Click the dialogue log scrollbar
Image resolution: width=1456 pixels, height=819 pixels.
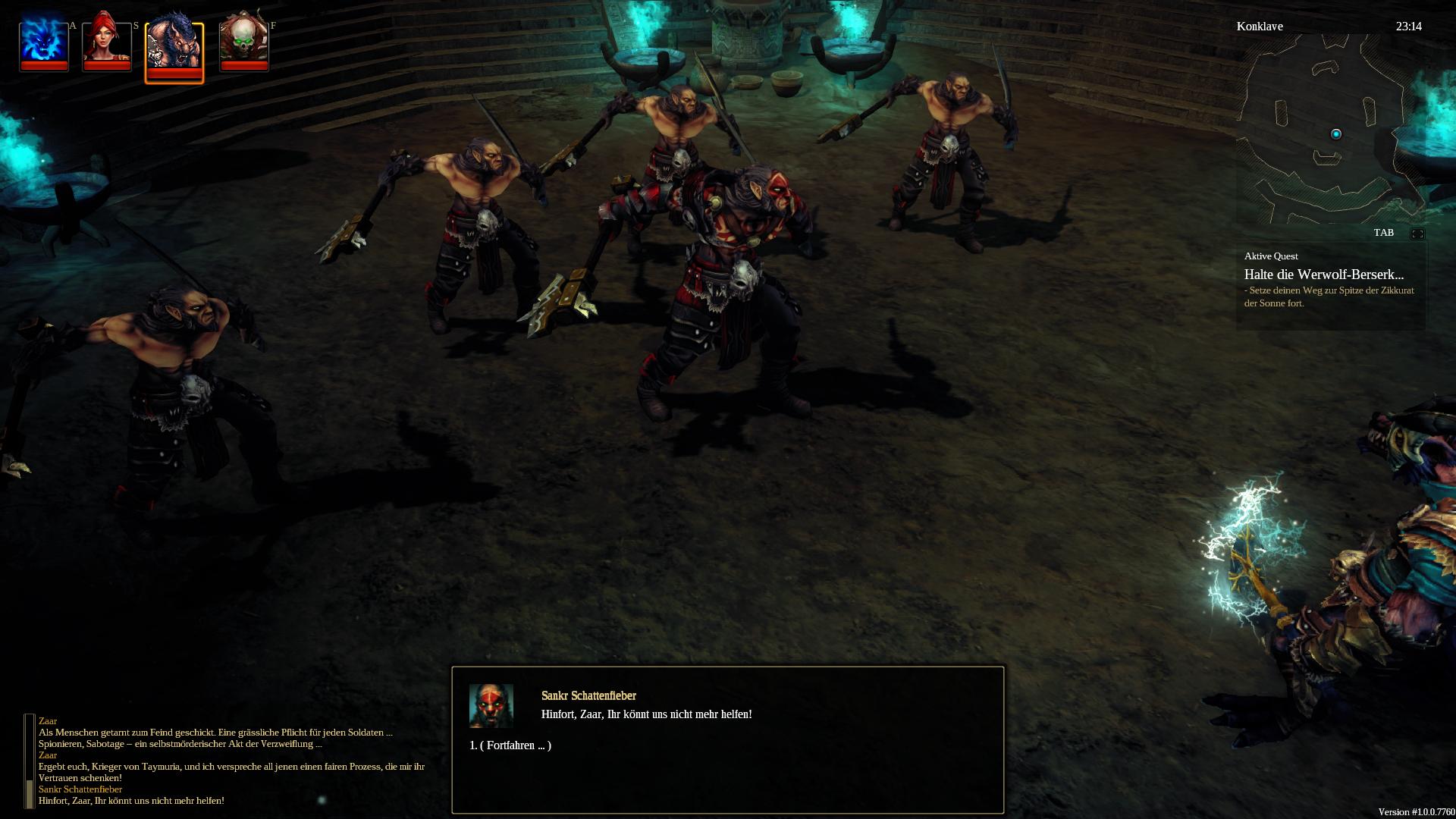click(x=30, y=761)
